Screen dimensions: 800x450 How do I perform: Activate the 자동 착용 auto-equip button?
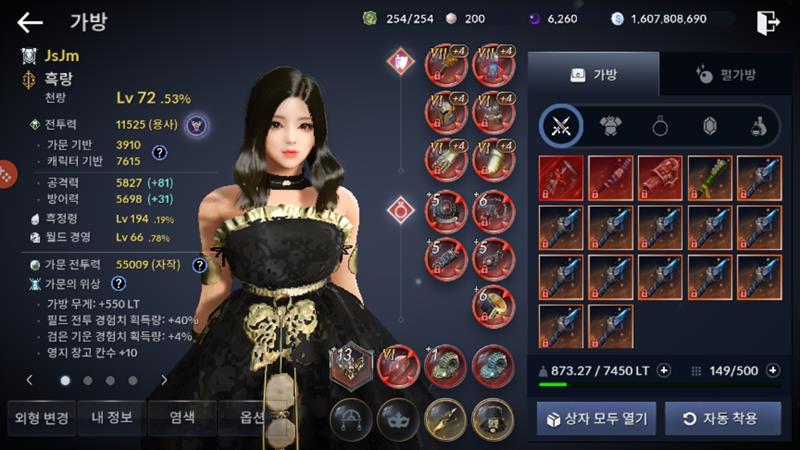click(x=717, y=418)
